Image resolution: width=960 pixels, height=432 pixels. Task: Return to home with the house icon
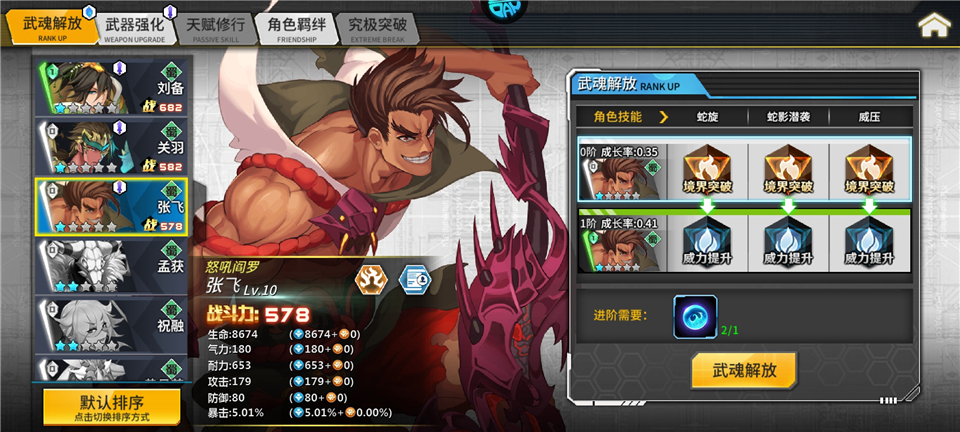[x=934, y=25]
